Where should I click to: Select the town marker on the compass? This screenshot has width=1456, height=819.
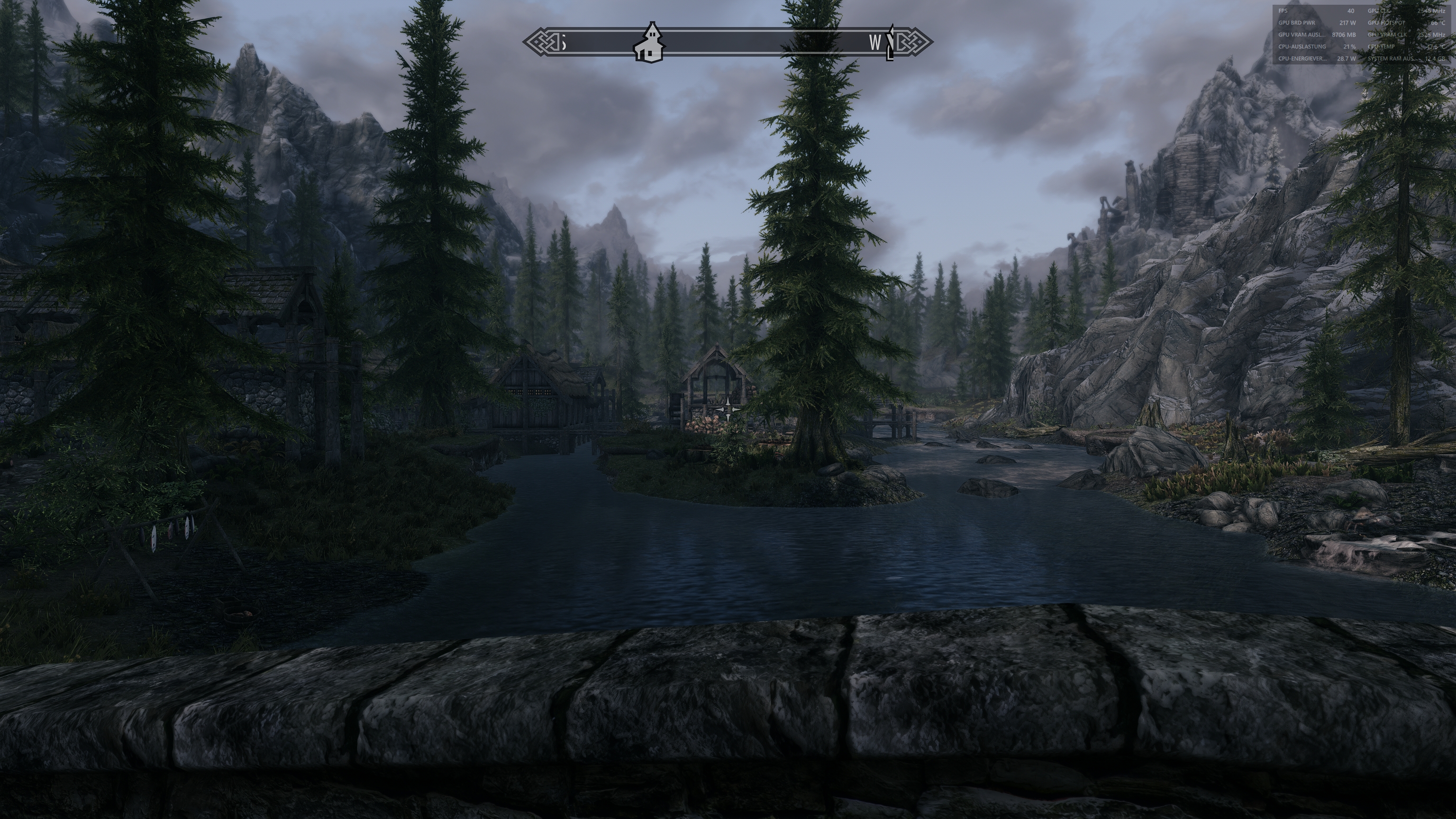tap(653, 41)
